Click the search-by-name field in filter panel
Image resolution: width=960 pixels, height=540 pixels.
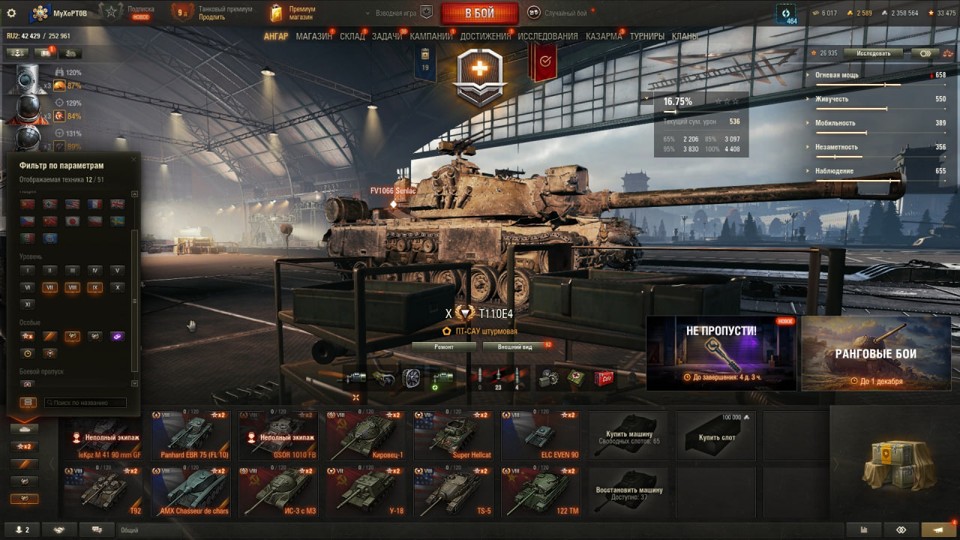[85, 403]
